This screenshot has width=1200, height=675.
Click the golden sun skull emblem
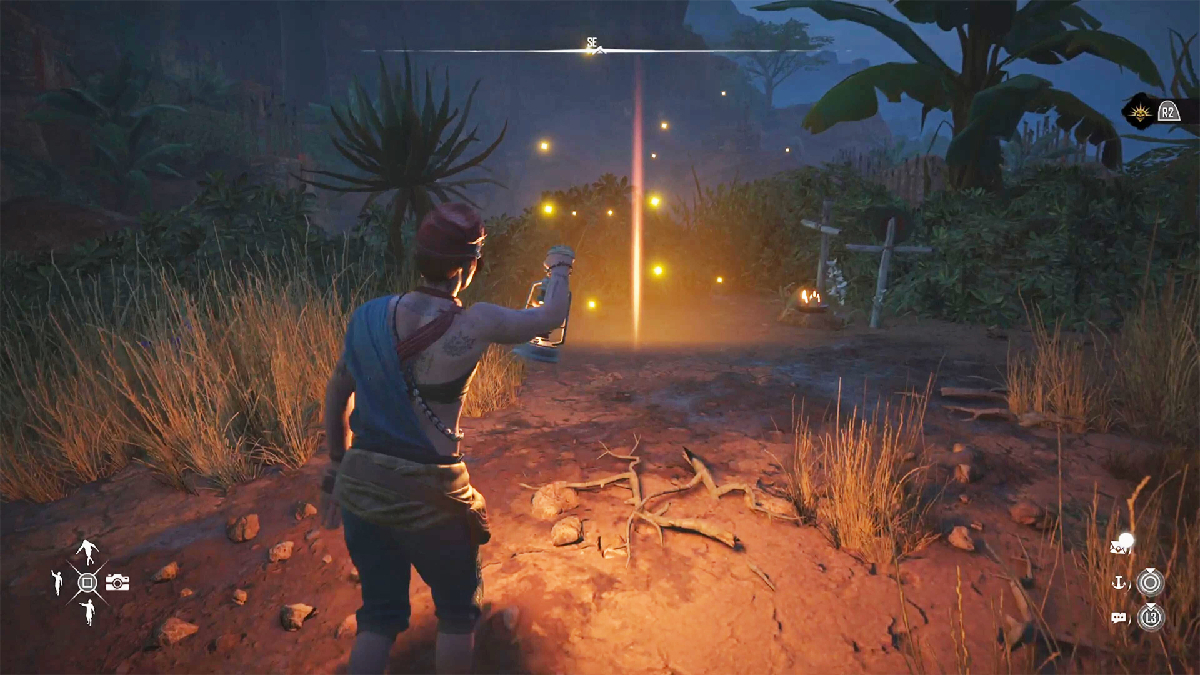coord(1139,111)
